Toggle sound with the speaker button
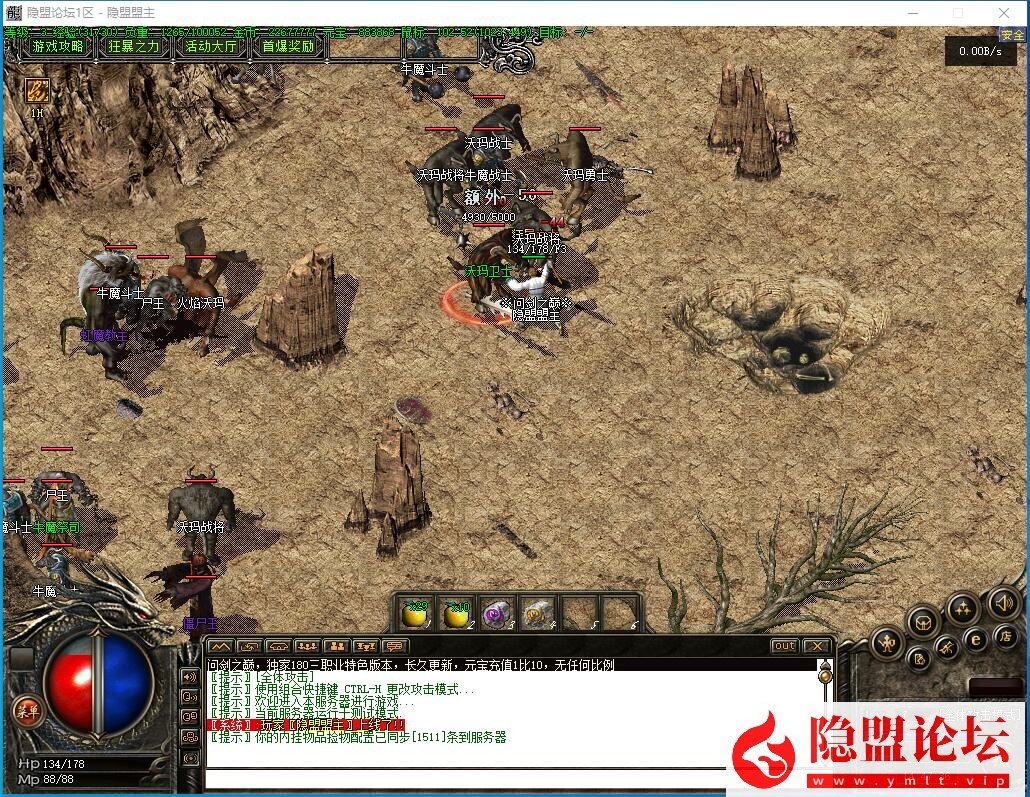Image resolution: width=1030 pixels, height=797 pixels. (1003, 603)
